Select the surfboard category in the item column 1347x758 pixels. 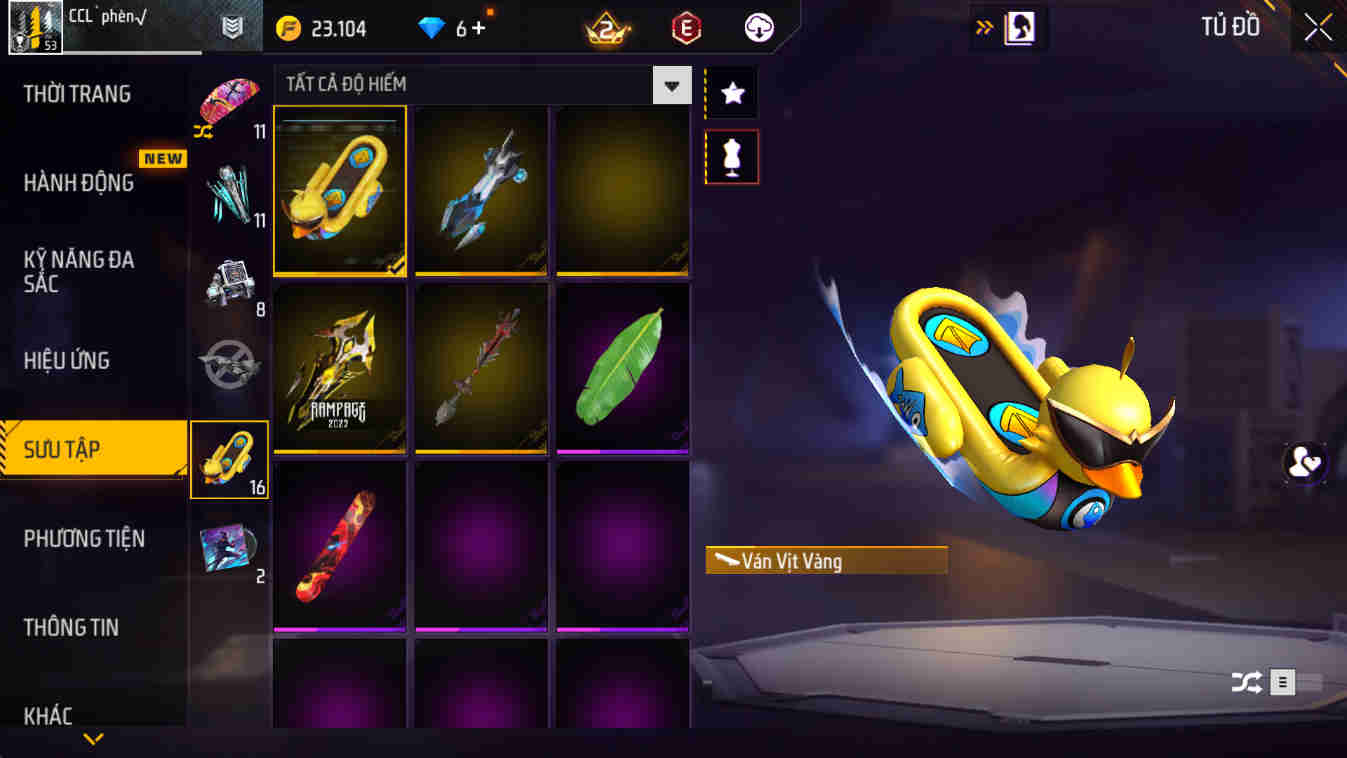[230, 458]
